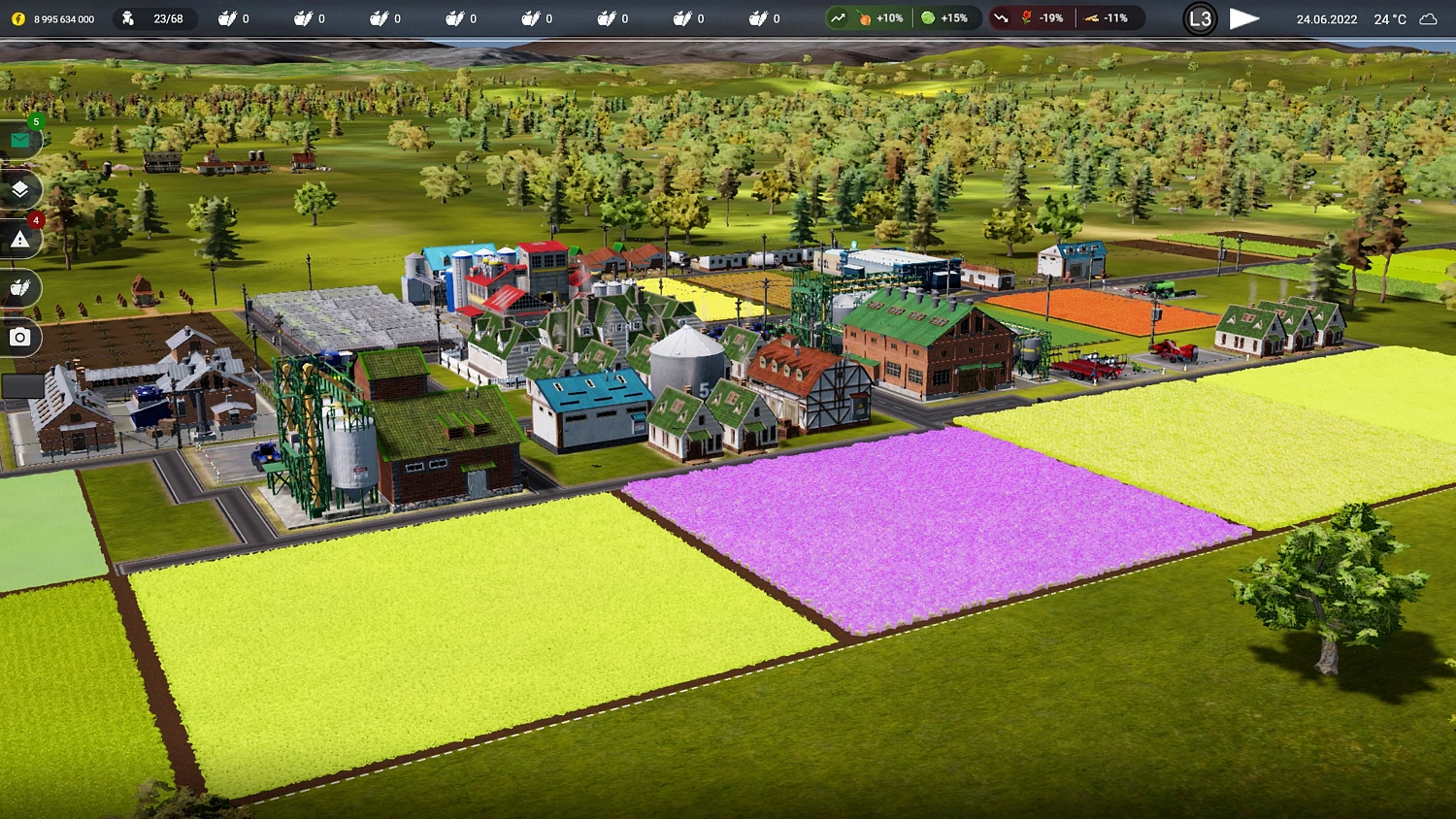1456x819 pixels.
Task: Open the -19% rose price indicator
Action: 1031,17
